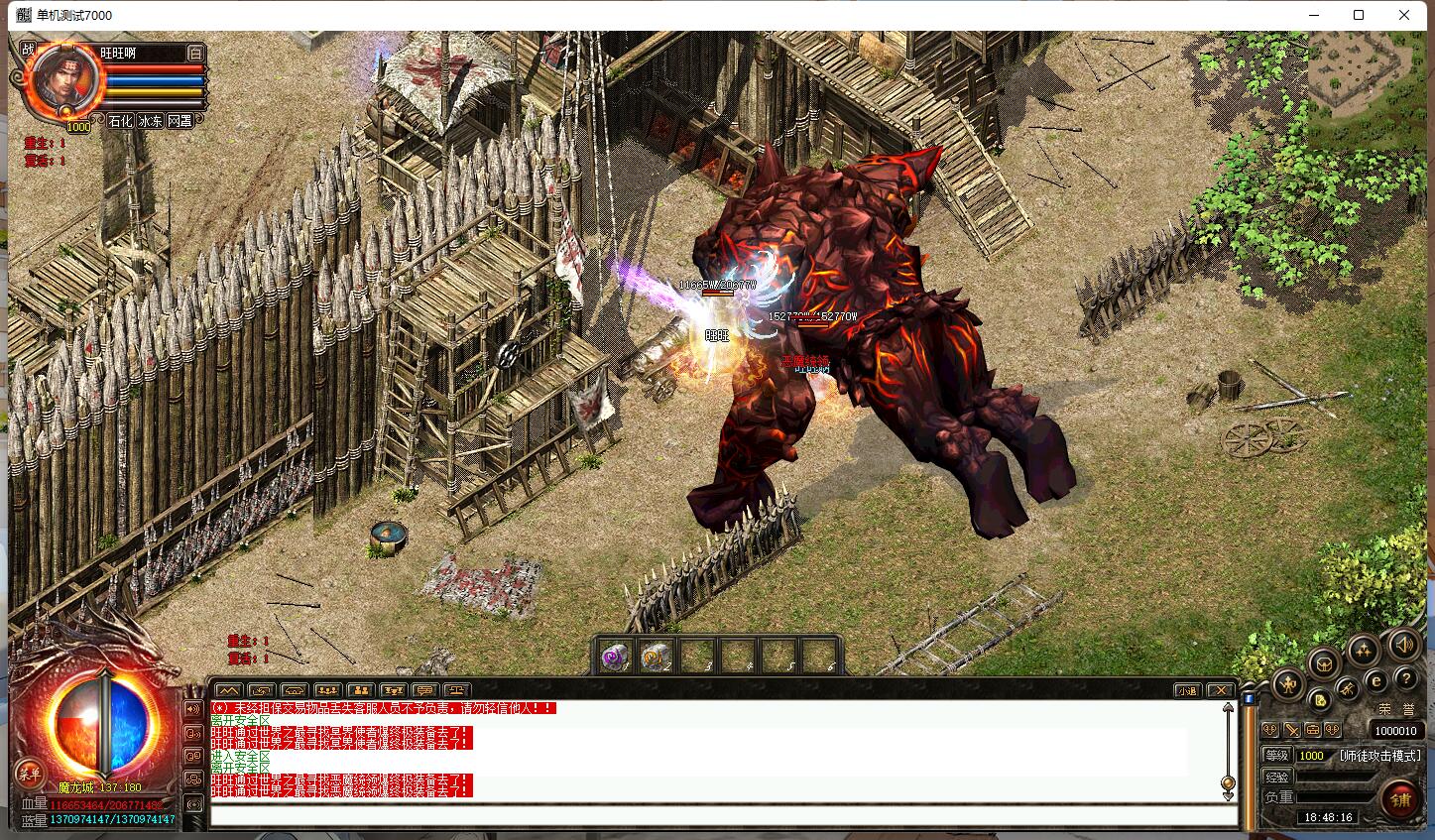Image resolution: width=1435 pixels, height=840 pixels.
Task: Click the 石化 status button
Action: pyautogui.click(x=120, y=120)
